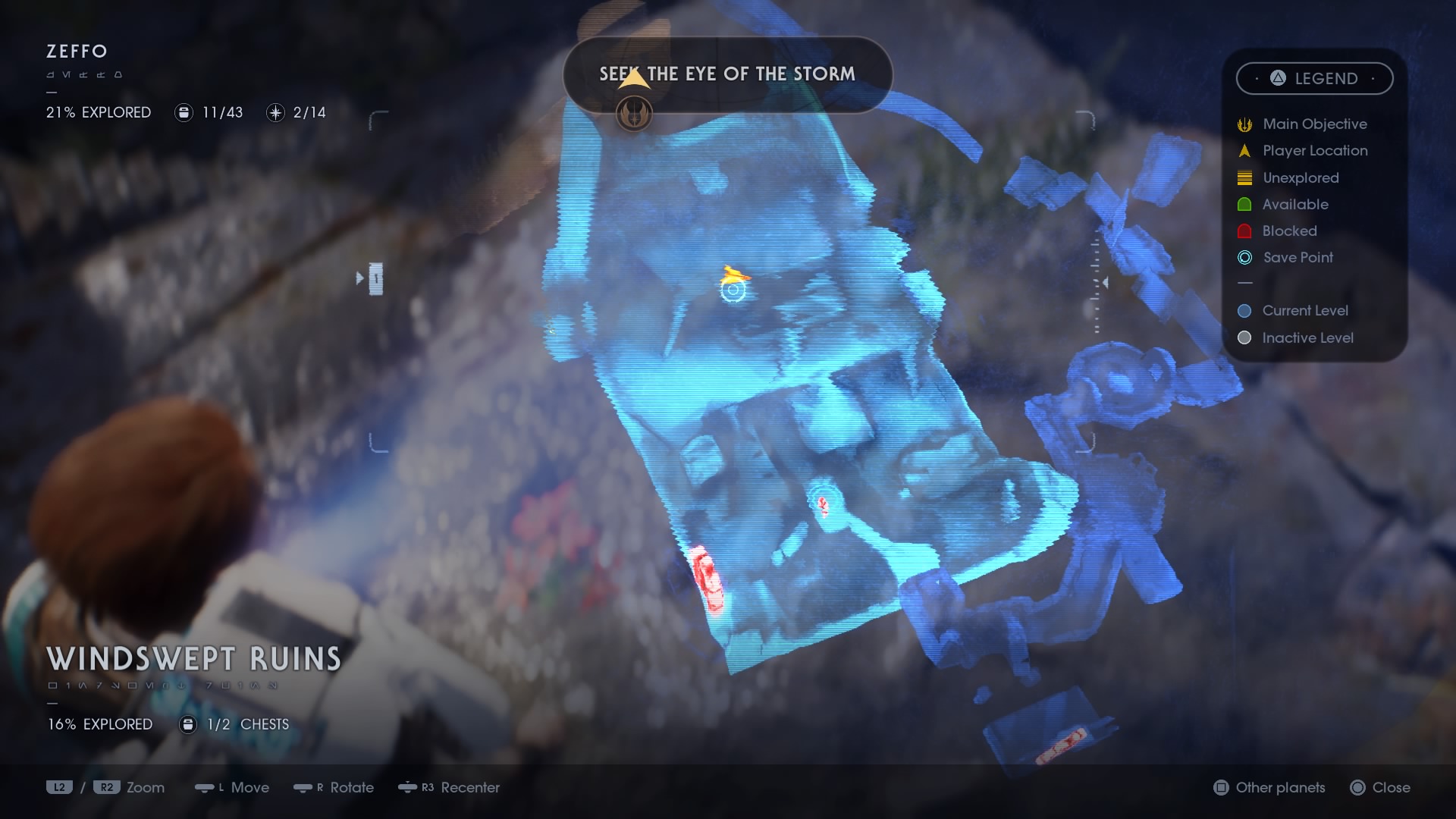
Task: Toggle the Inactive Level indicator in the legend
Action: click(x=1243, y=337)
